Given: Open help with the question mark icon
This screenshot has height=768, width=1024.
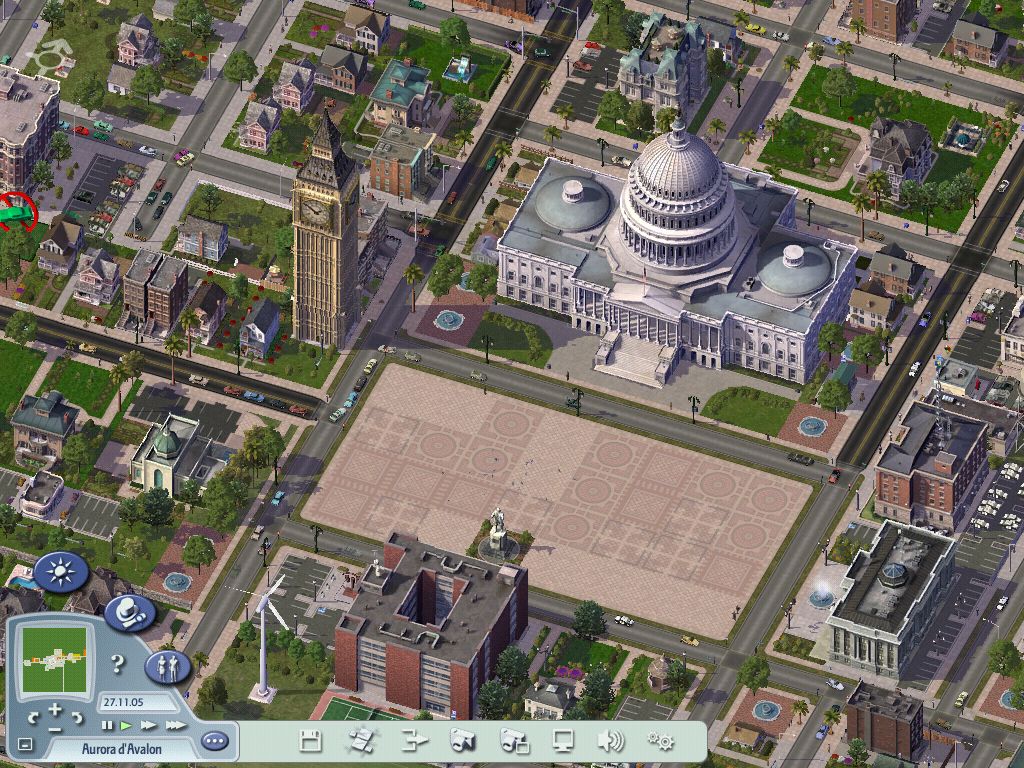Looking at the screenshot, I should [x=118, y=663].
